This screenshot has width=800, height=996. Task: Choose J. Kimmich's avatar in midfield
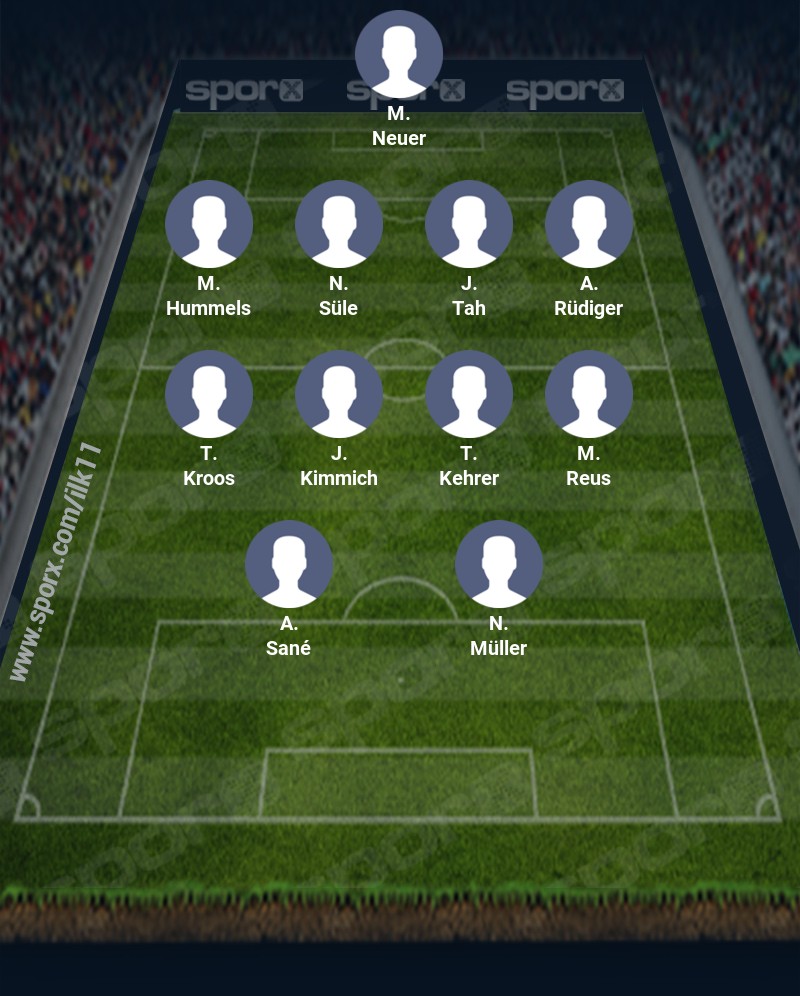pos(339,394)
